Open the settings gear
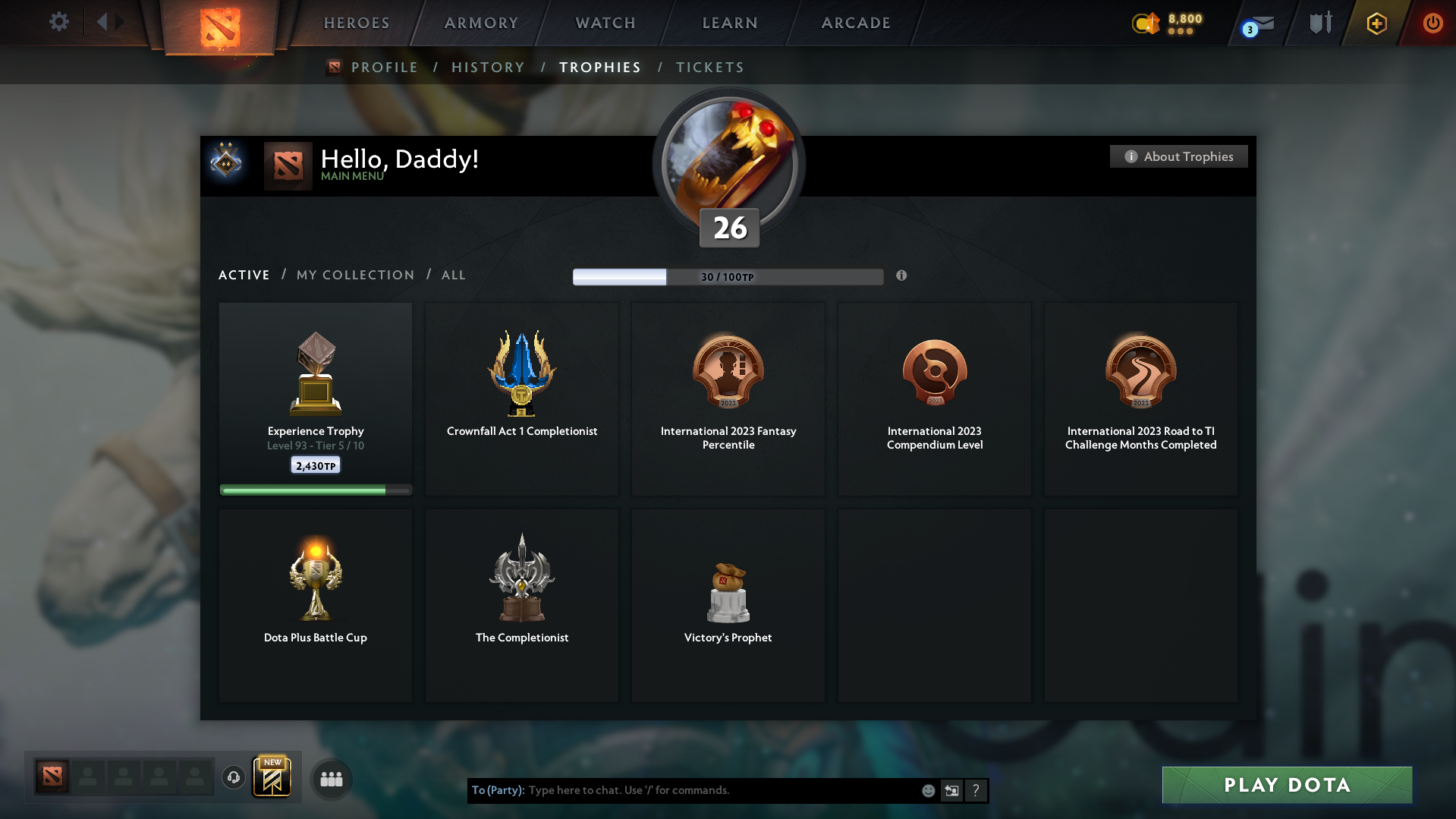Screen dimensions: 1456x819 58,22
